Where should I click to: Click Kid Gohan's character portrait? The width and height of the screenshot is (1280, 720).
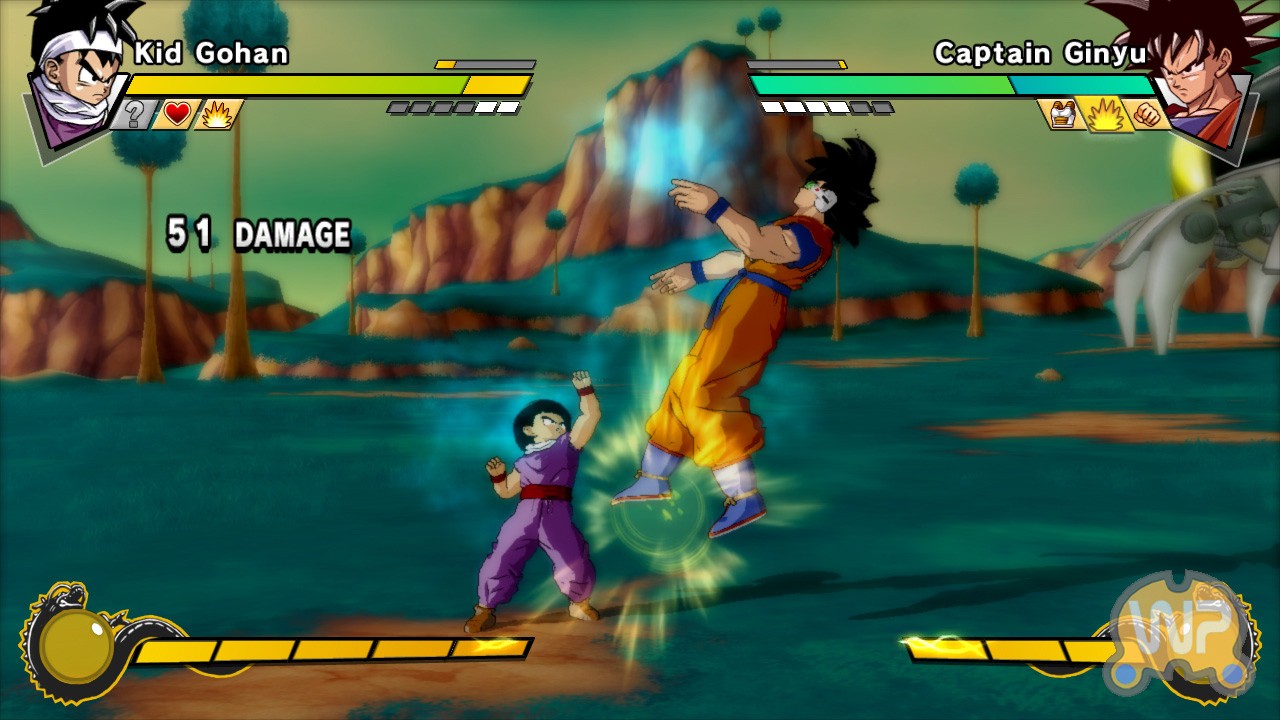(77, 80)
